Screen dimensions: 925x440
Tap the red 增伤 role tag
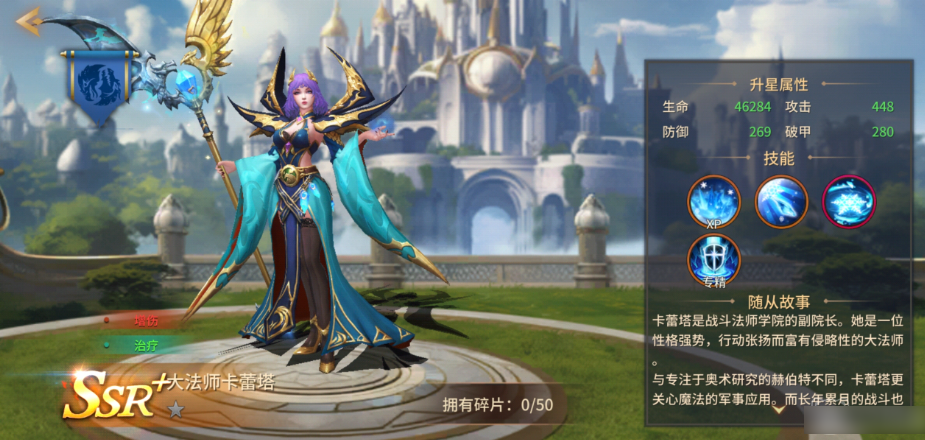146,322
